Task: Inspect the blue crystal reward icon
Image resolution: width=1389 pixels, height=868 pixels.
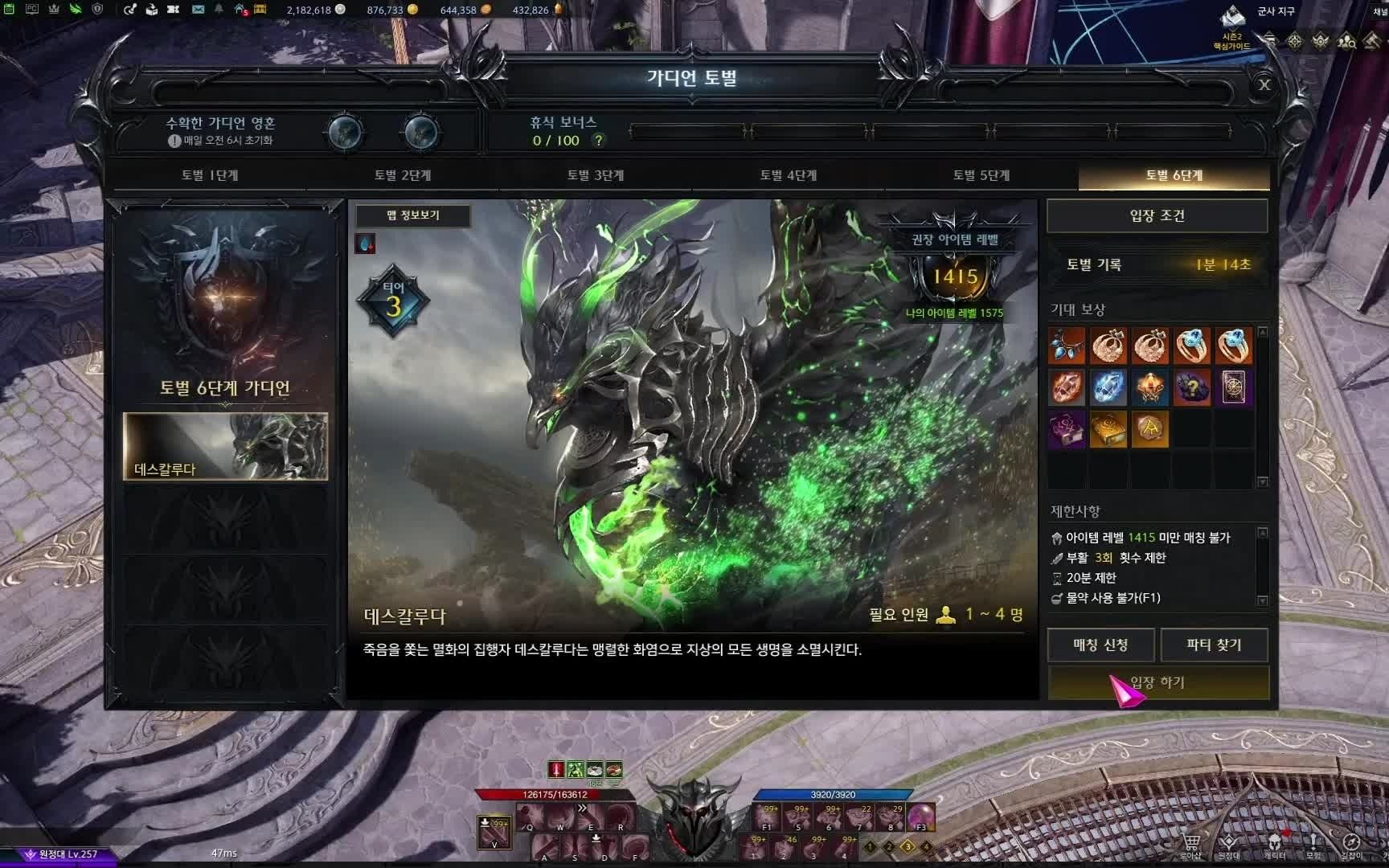Action: (x=1108, y=387)
